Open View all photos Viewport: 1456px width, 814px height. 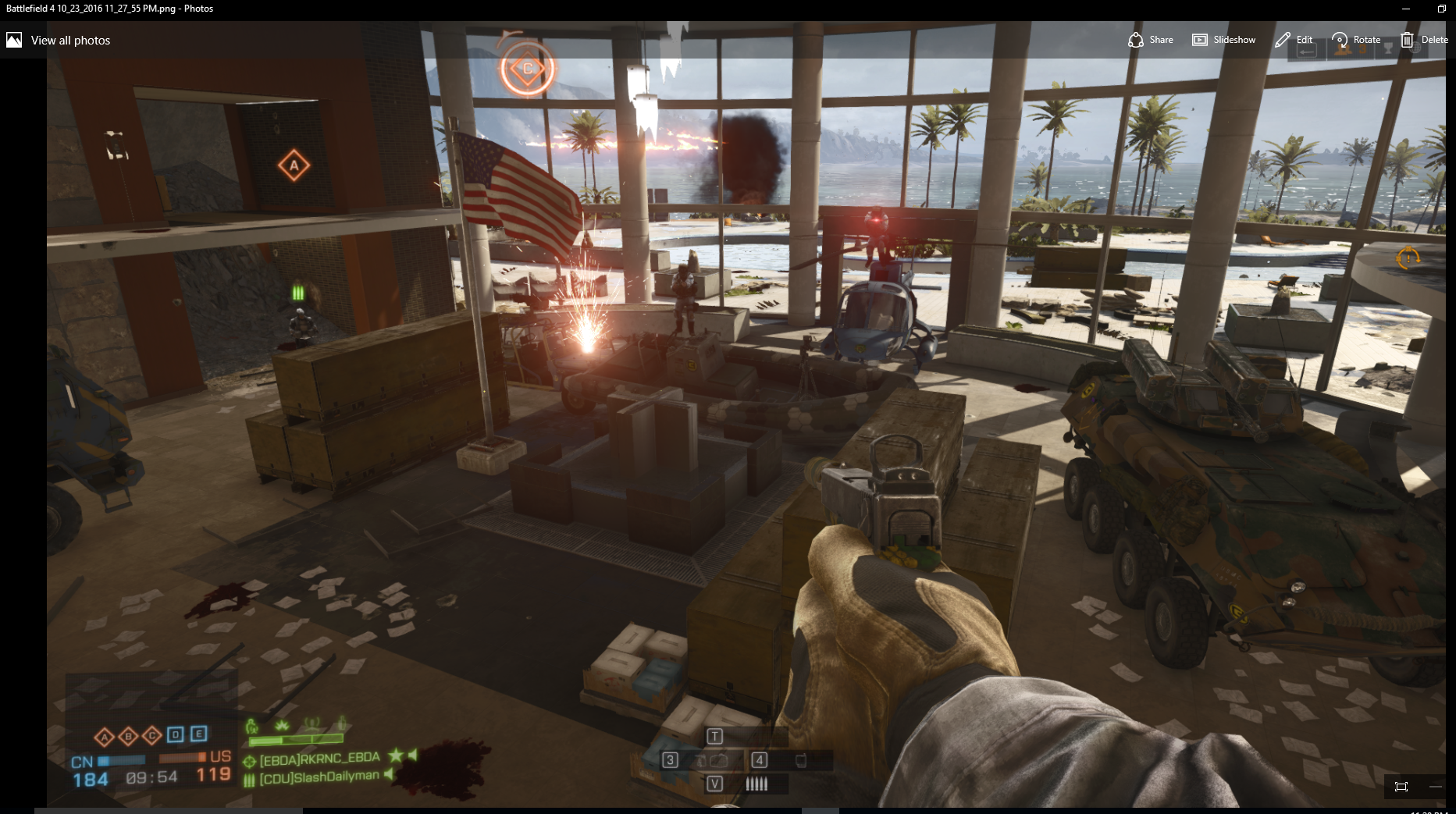(x=59, y=40)
